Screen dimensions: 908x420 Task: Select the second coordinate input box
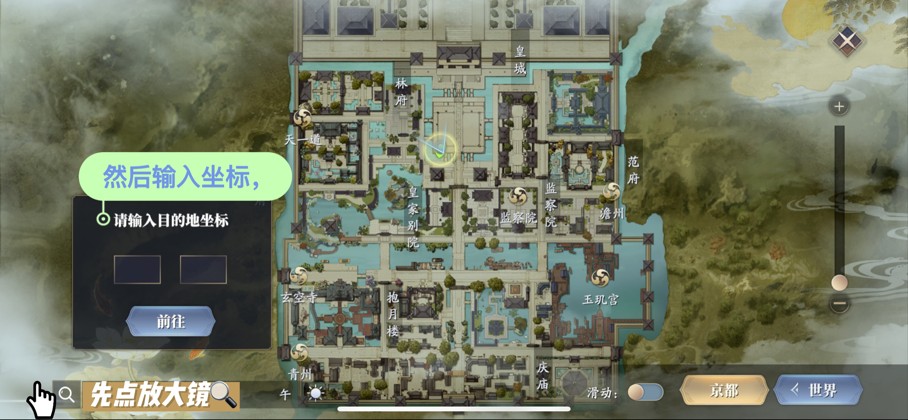(x=203, y=269)
